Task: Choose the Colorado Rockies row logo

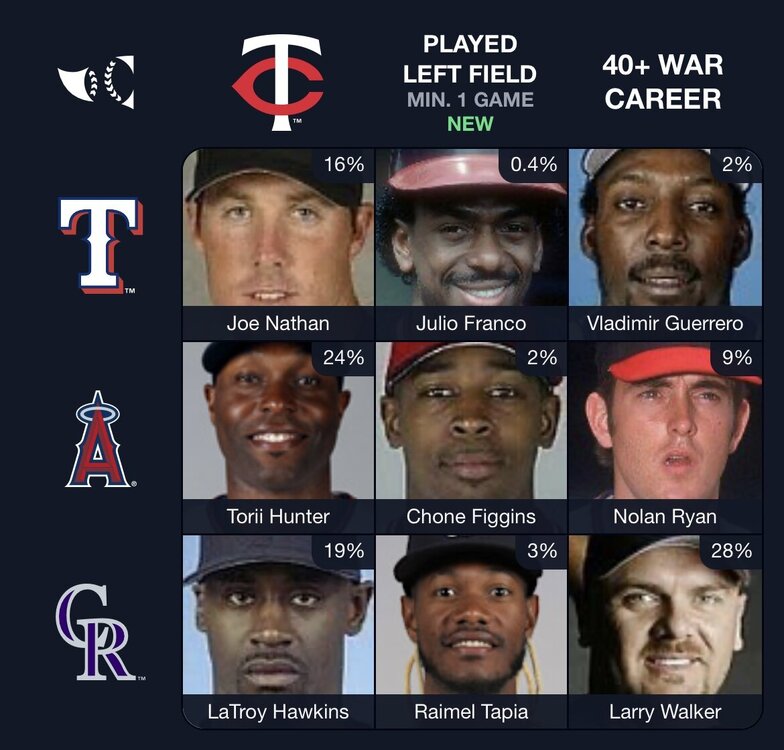Action: [x=99, y=632]
